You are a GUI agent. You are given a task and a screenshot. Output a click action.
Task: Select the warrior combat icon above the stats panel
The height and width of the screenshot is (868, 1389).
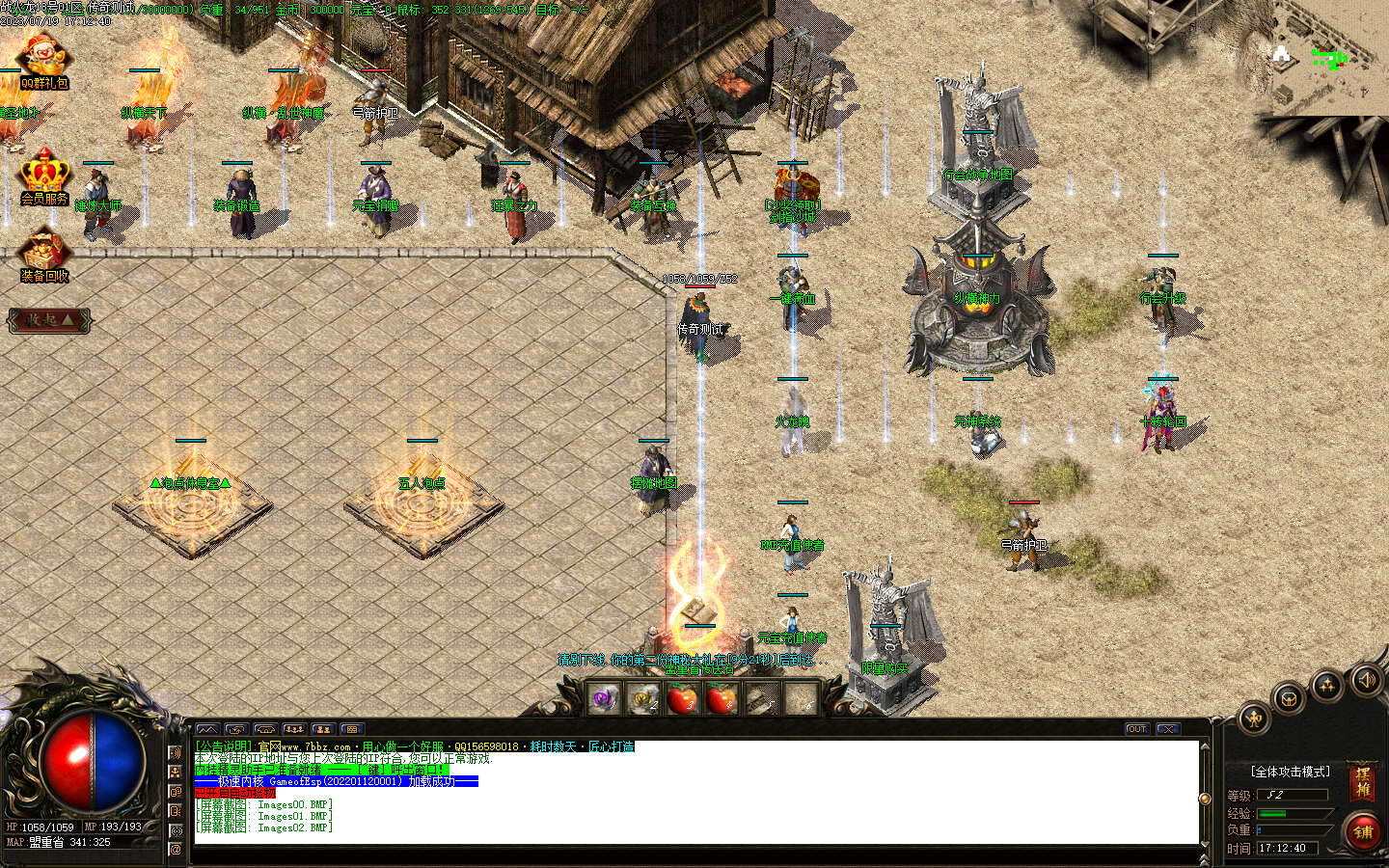1254,719
